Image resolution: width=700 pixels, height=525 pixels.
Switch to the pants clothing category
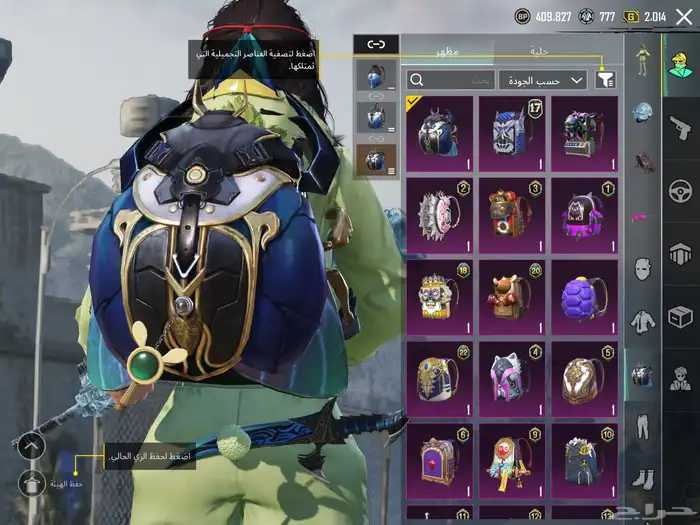642,427
